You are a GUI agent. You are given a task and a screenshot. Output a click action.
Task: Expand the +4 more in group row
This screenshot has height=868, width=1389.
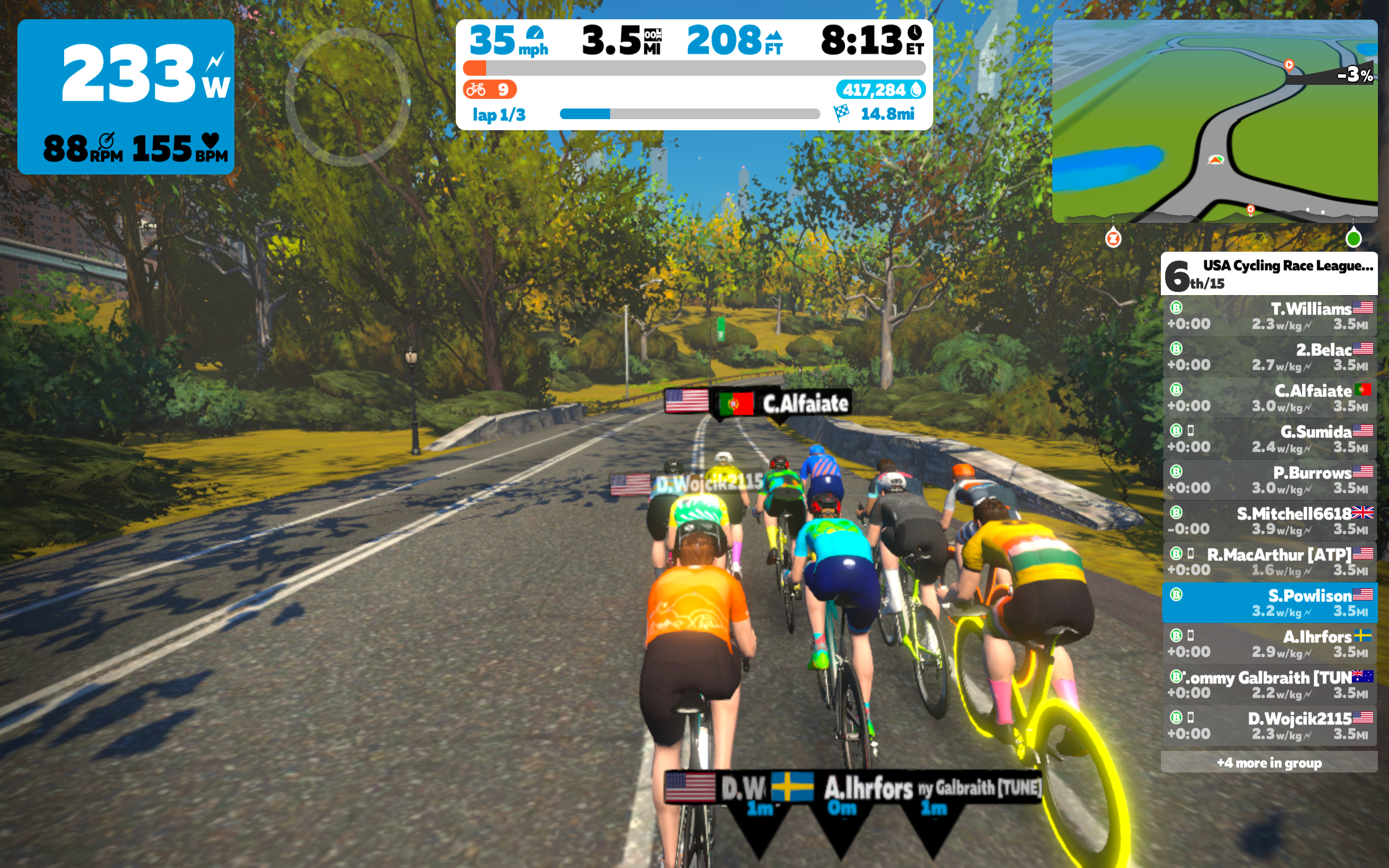tap(1269, 762)
